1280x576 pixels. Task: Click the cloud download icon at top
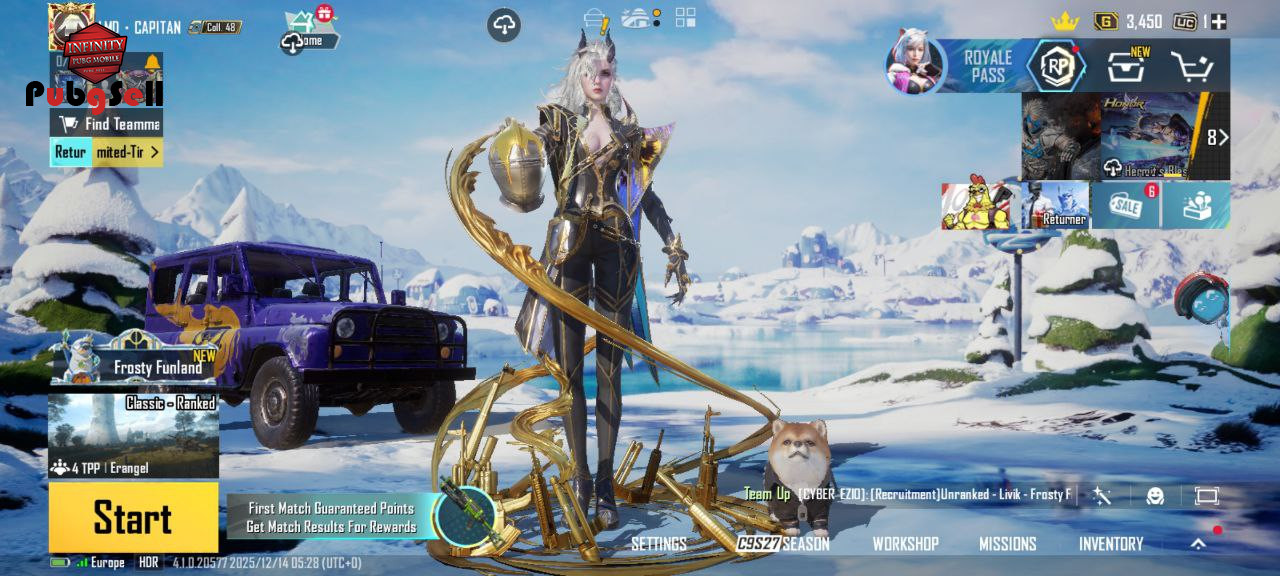504,26
